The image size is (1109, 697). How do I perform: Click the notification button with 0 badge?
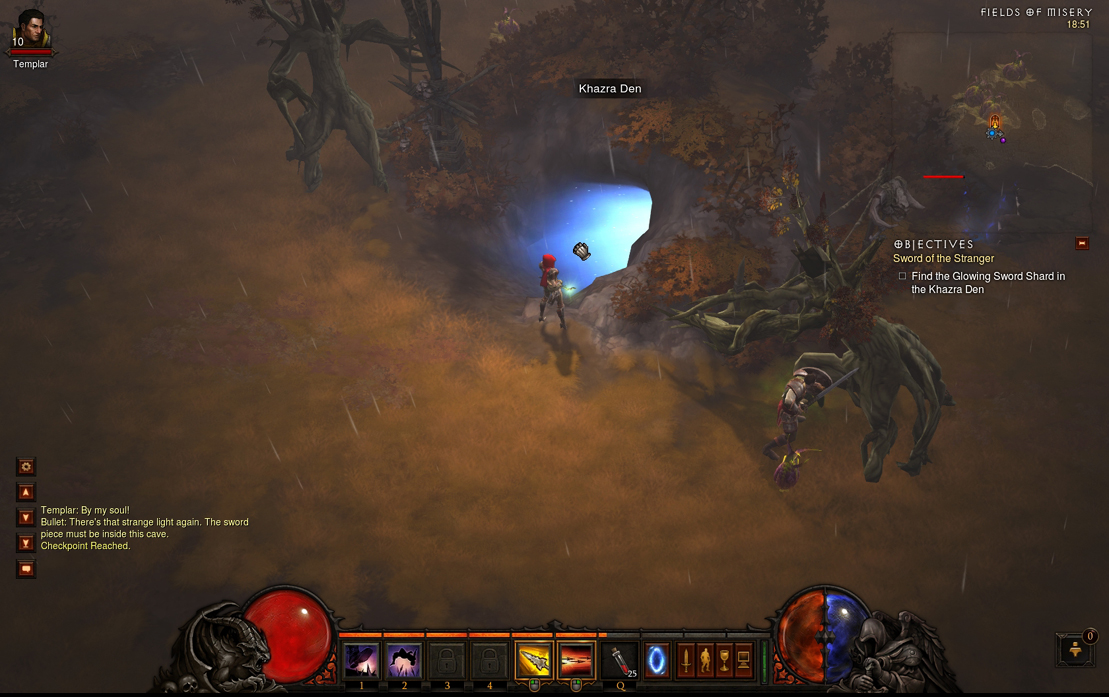tap(1076, 649)
